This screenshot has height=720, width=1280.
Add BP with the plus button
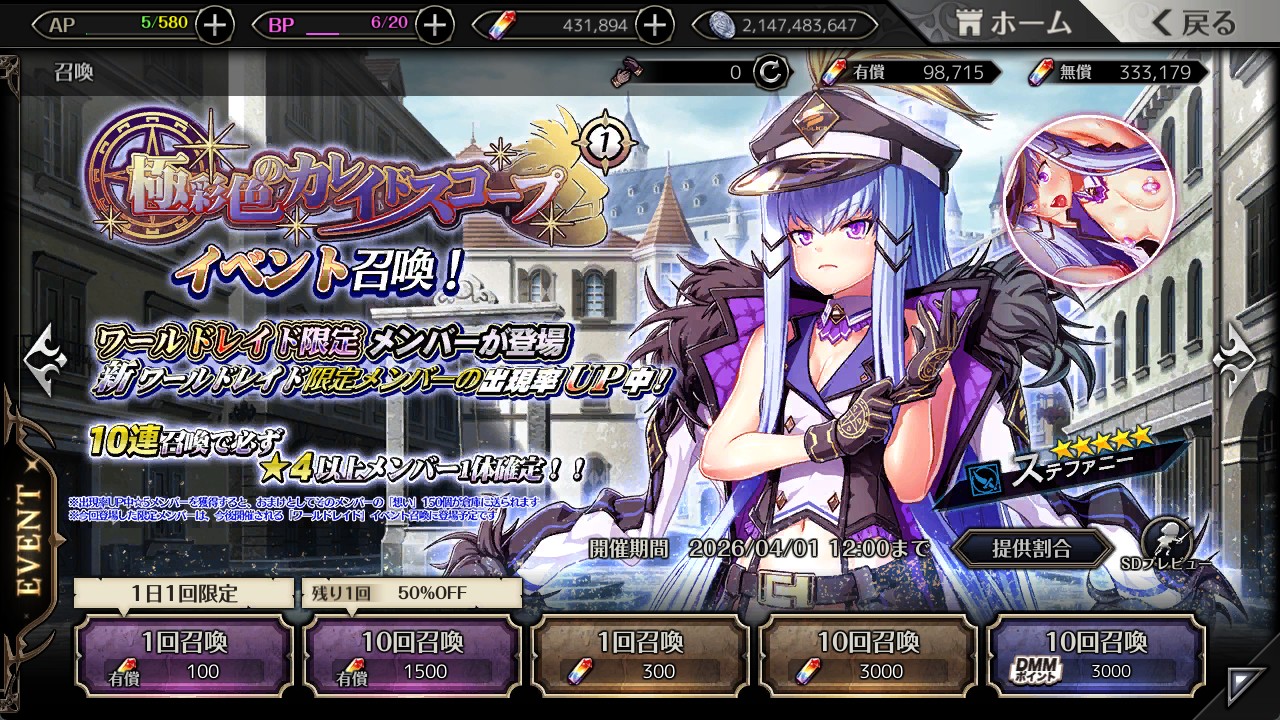(433, 25)
